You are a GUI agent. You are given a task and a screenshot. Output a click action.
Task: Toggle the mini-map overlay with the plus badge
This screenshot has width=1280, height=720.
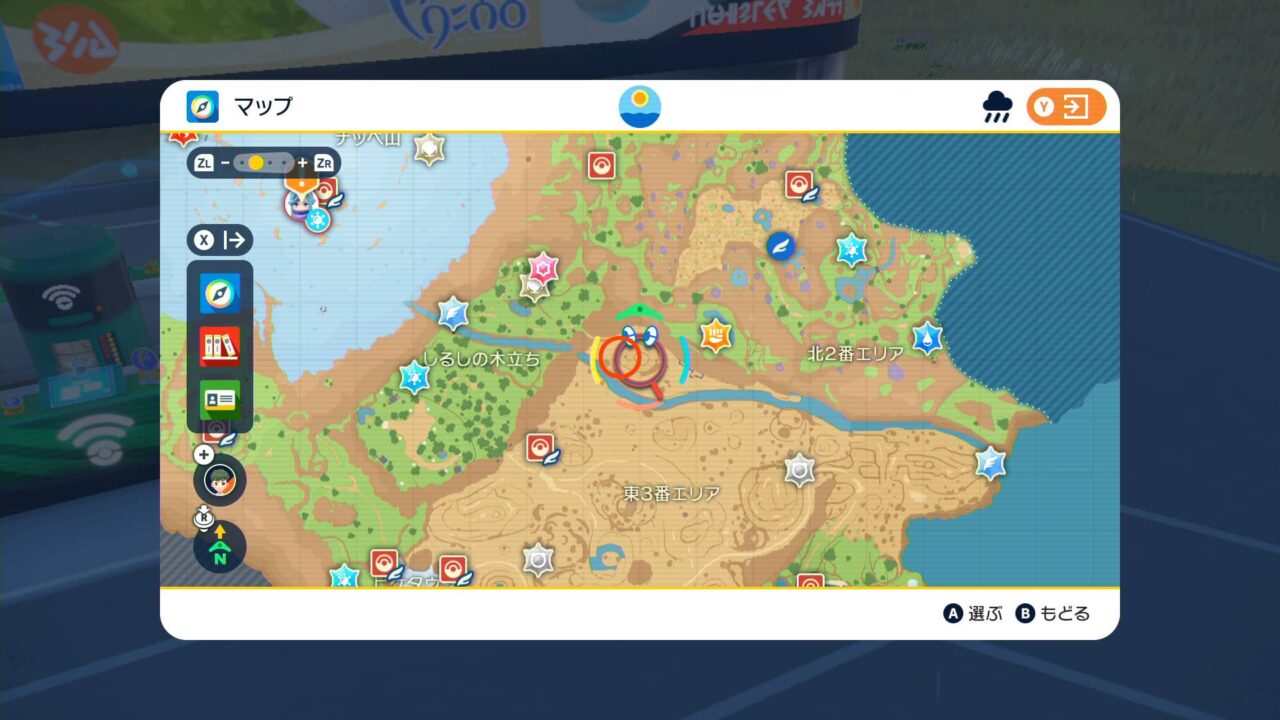tap(204, 455)
